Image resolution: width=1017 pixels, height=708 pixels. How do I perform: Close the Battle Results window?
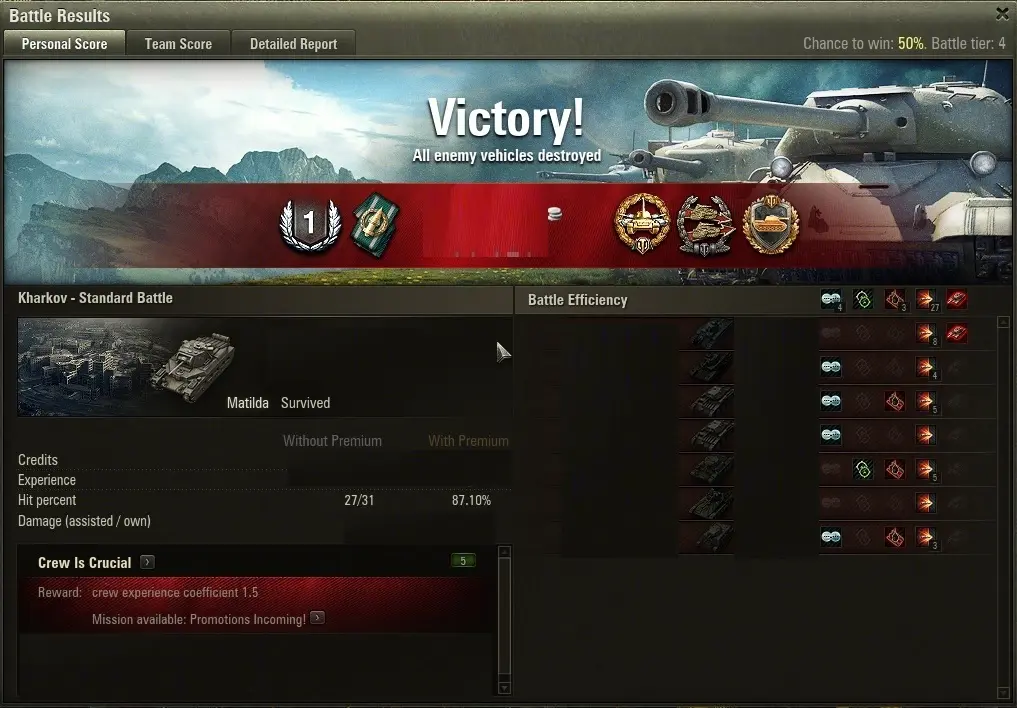1002,14
